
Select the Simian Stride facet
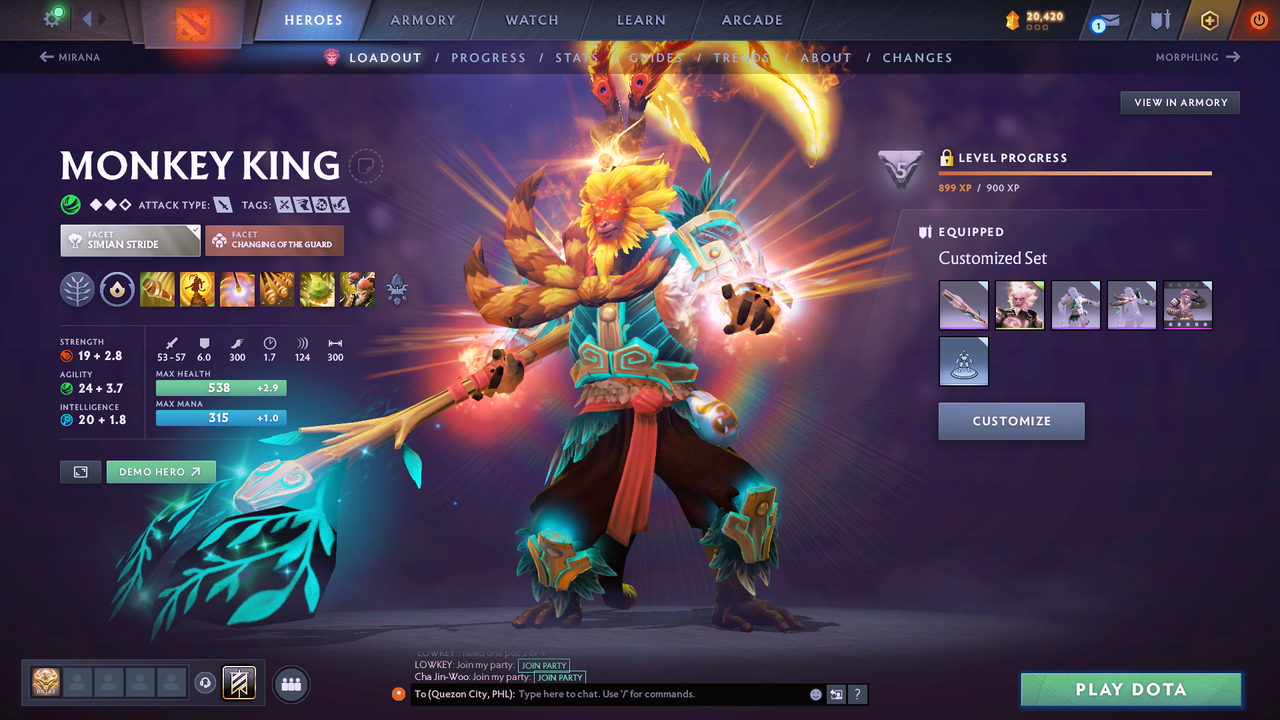(129, 240)
